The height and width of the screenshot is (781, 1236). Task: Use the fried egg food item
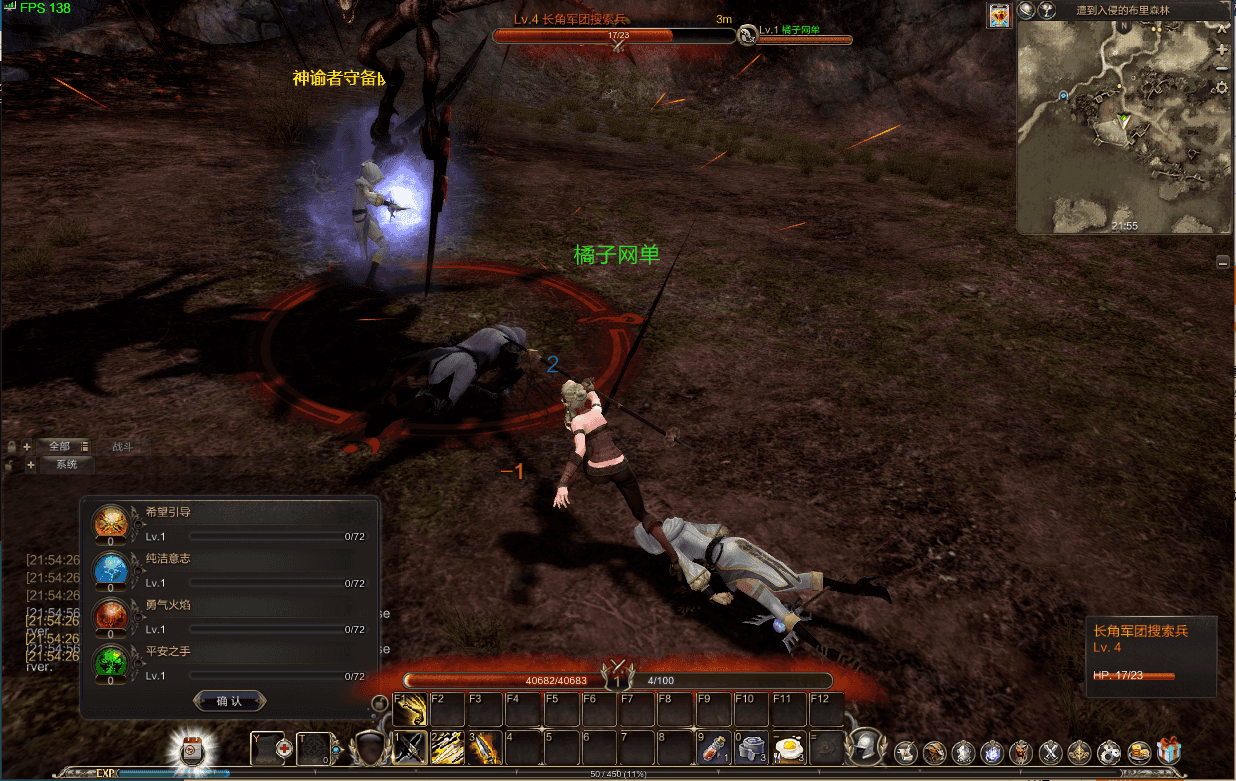click(789, 747)
